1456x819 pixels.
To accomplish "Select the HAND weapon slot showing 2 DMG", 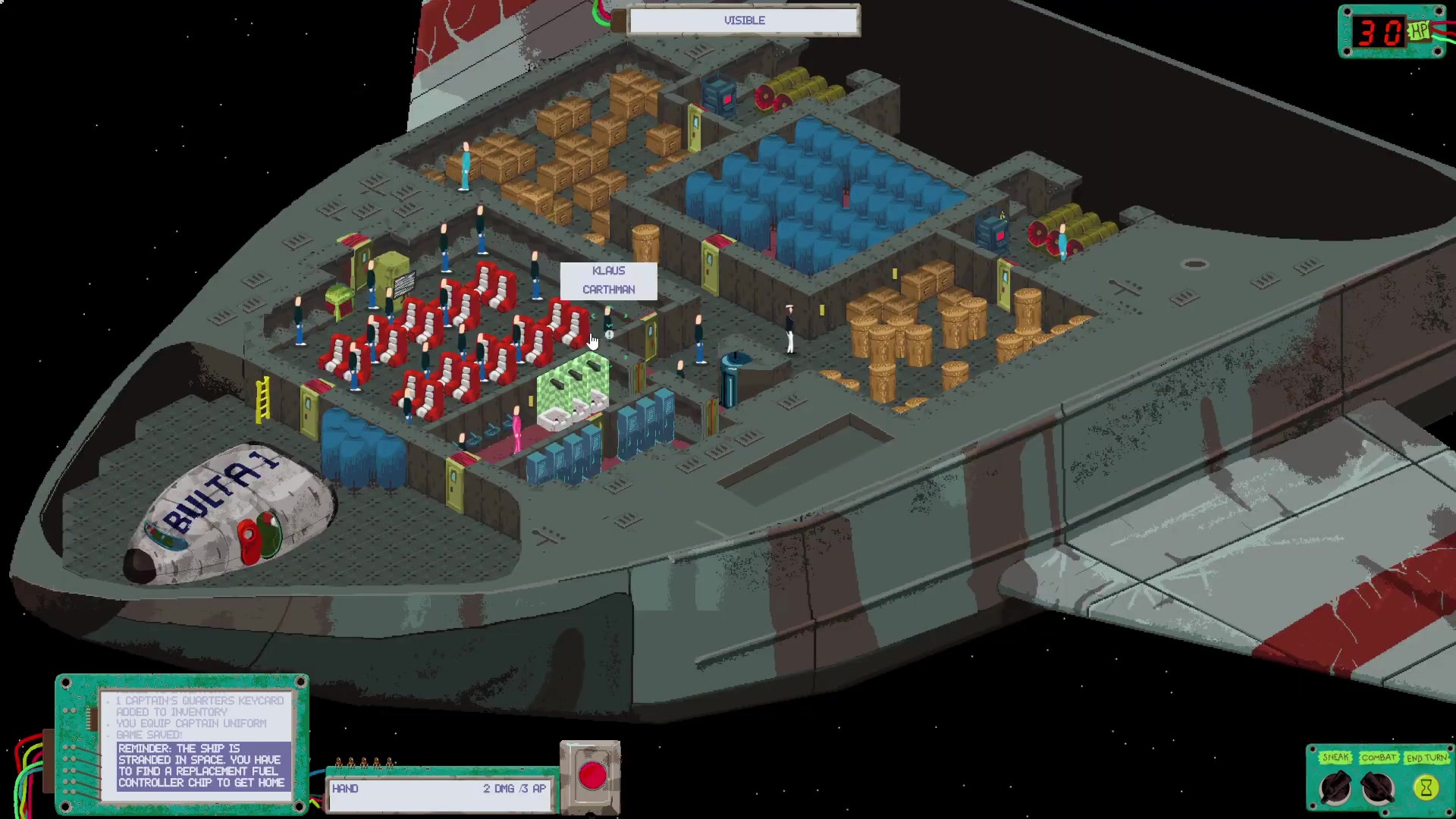I will (x=440, y=789).
